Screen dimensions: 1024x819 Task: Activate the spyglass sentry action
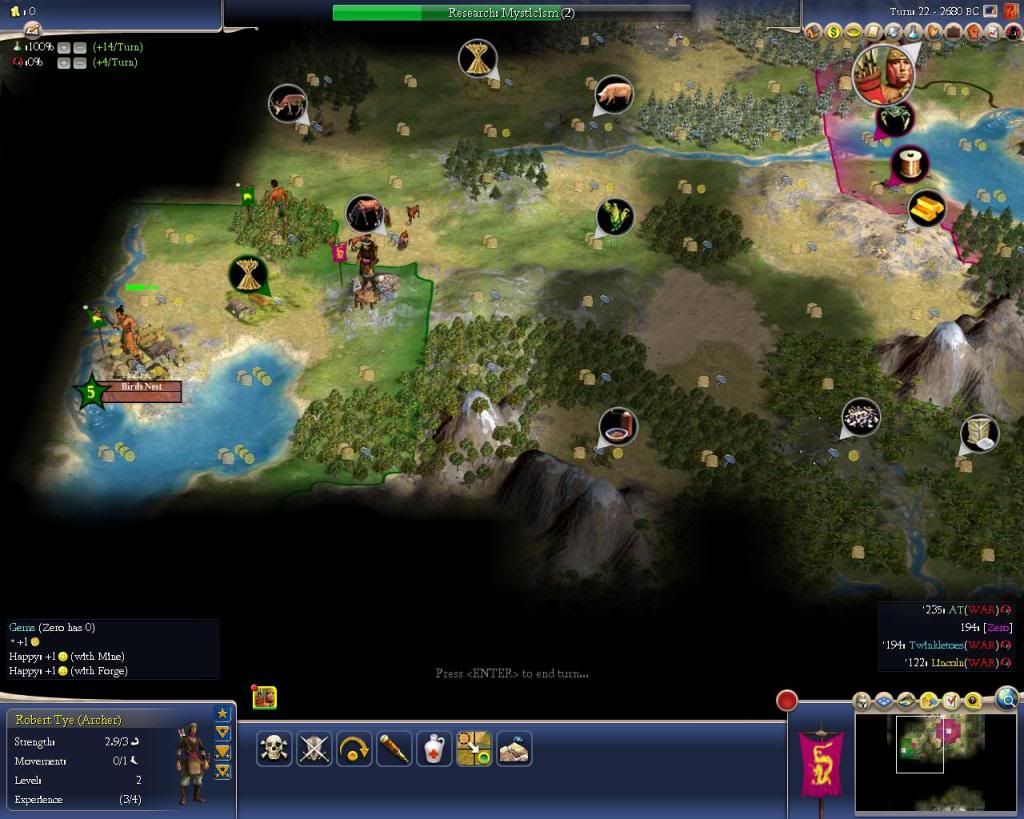point(394,748)
